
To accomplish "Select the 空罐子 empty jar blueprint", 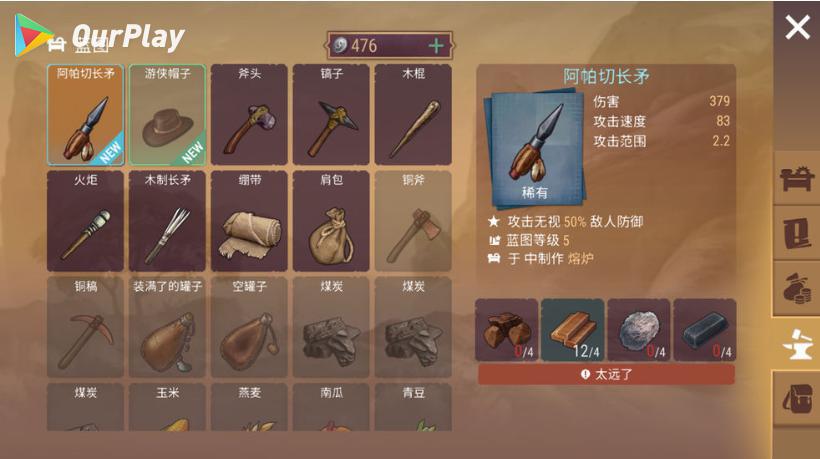I will [x=250, y=327].
